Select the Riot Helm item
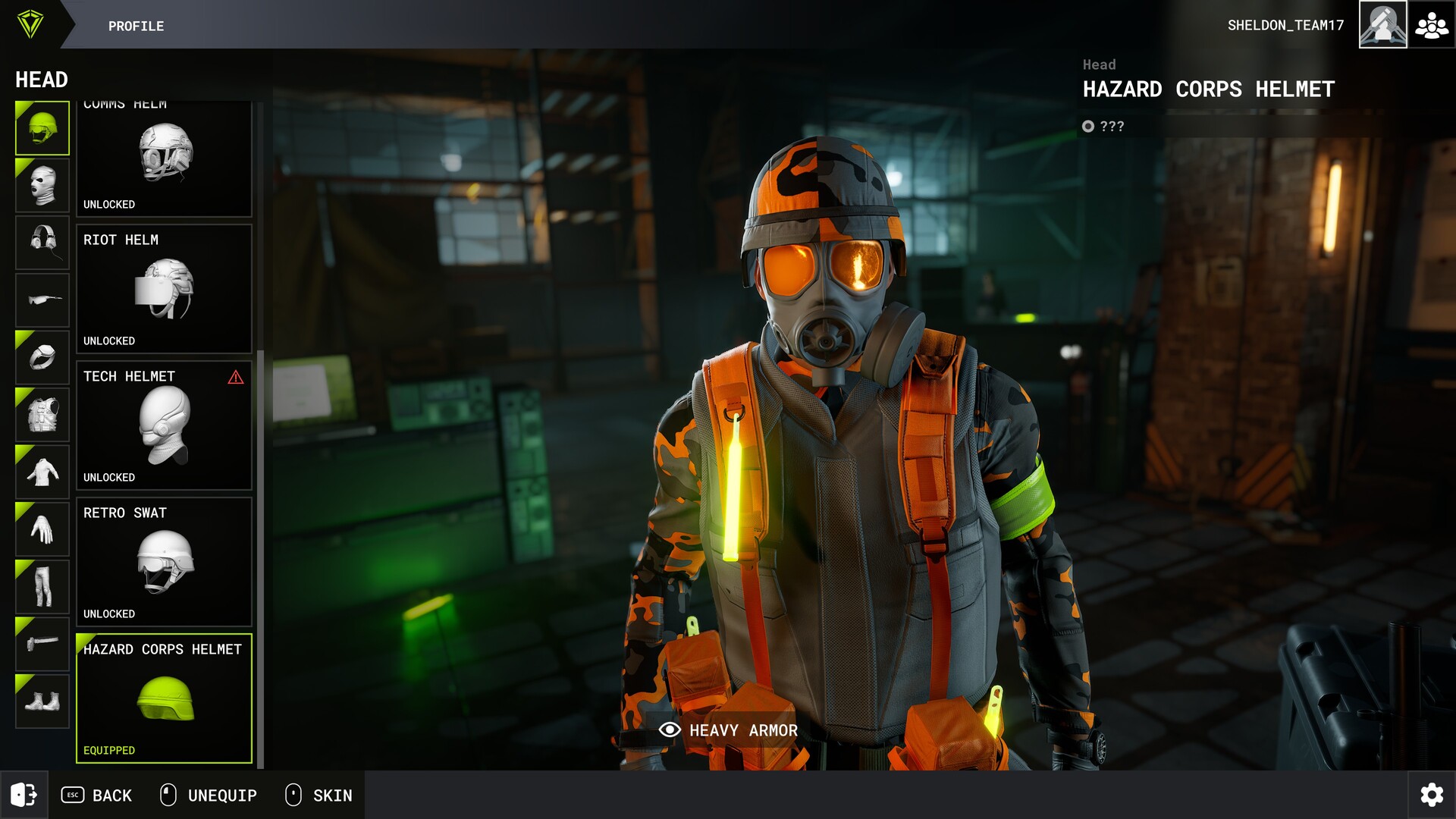The image size is (1456, 819). tap(164, 289)
